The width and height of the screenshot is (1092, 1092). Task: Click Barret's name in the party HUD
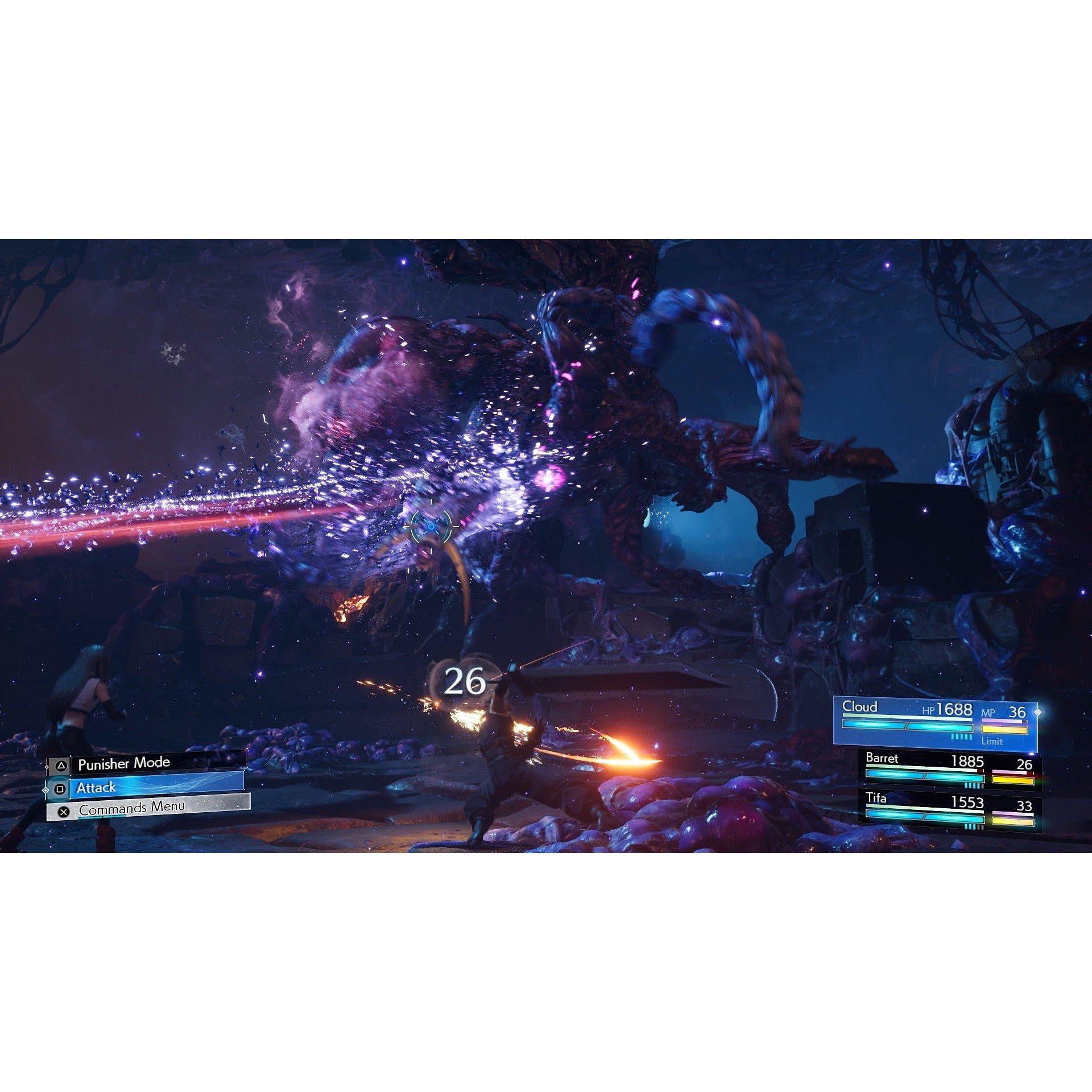[x=882, y=760]
